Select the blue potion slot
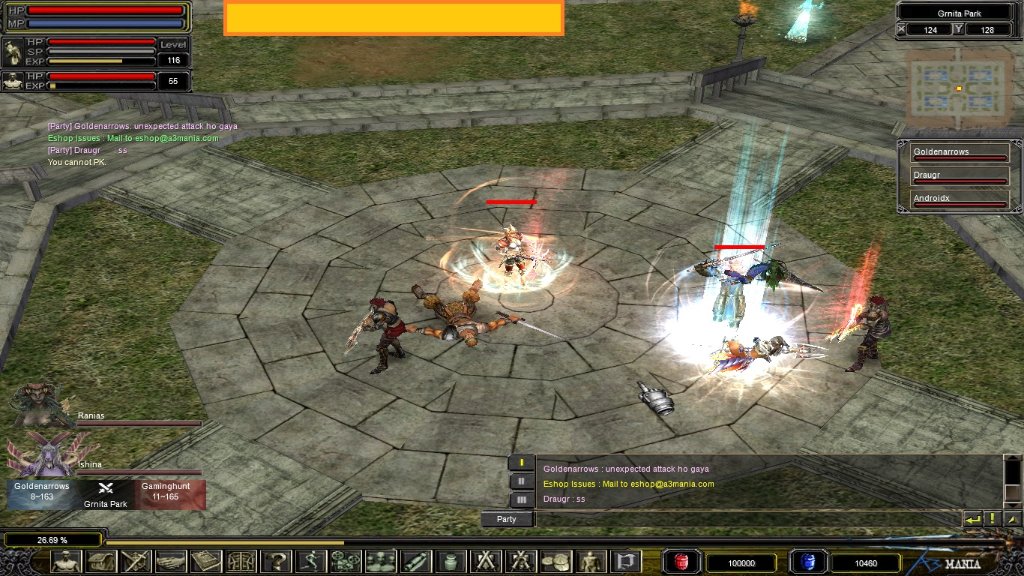Viewport: 1024px width, 576px height. (x=805, y=562)
